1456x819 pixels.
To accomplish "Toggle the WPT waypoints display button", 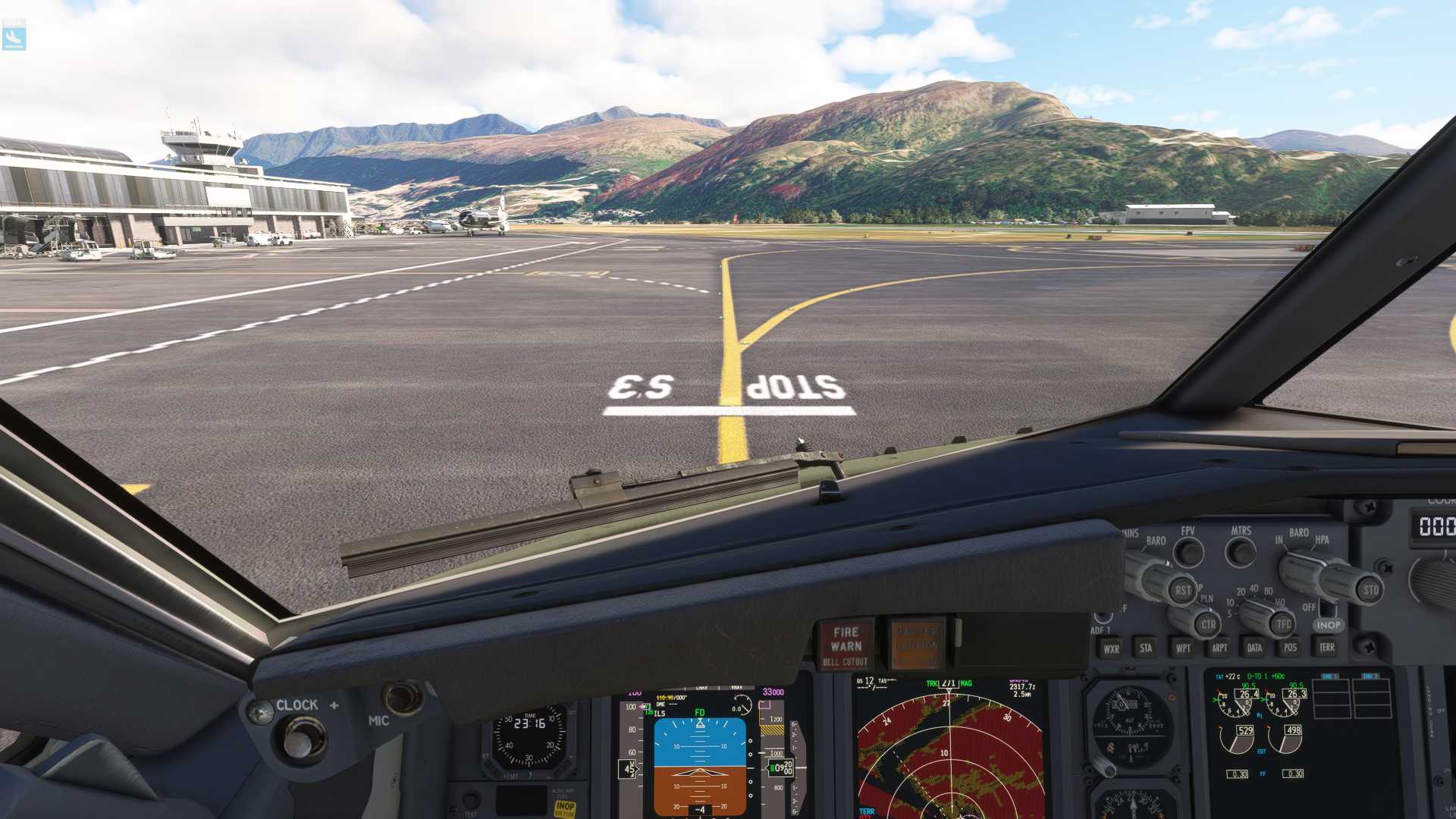I will (x=1182, y=648).
